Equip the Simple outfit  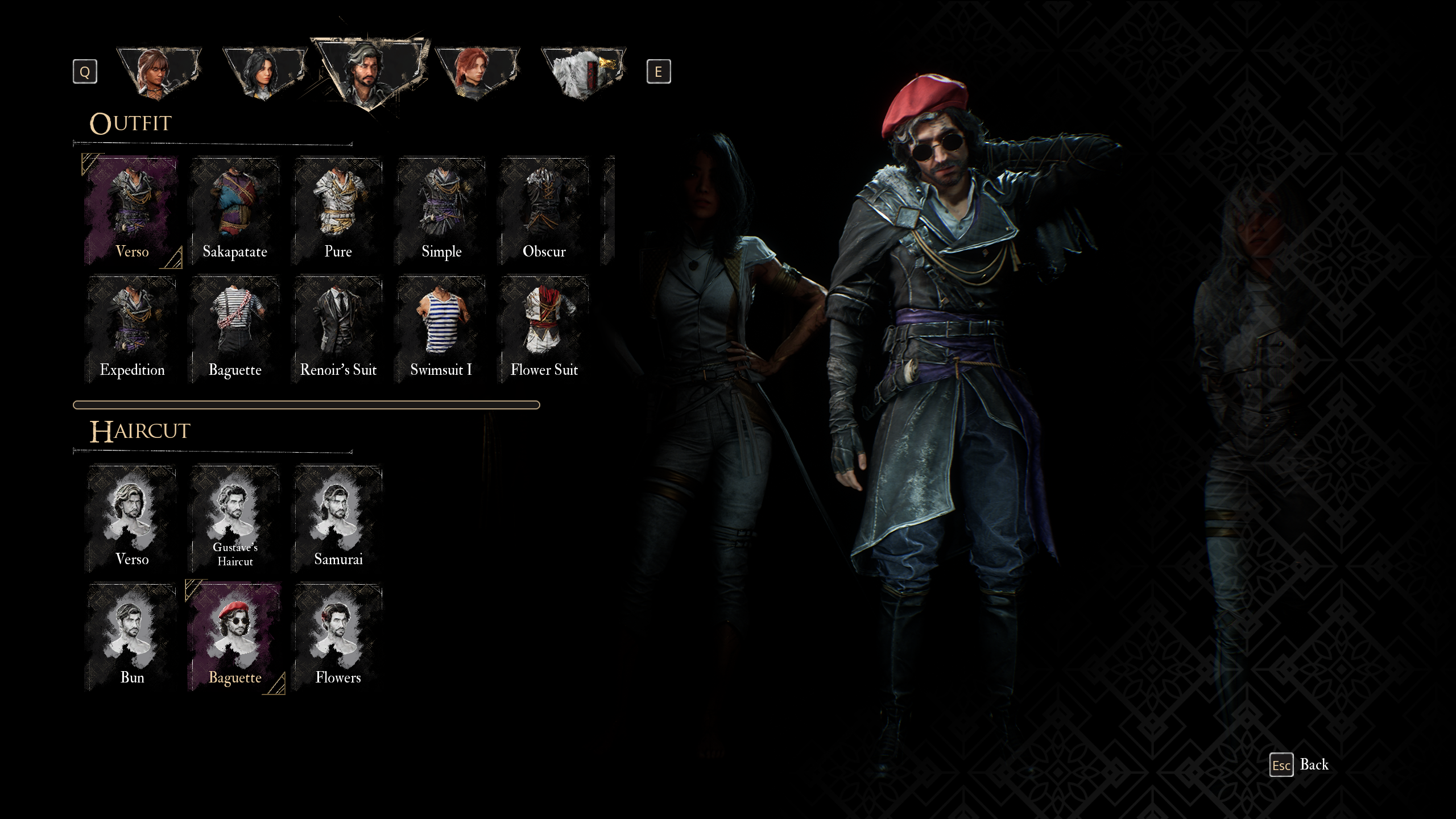tap(441, 211)
